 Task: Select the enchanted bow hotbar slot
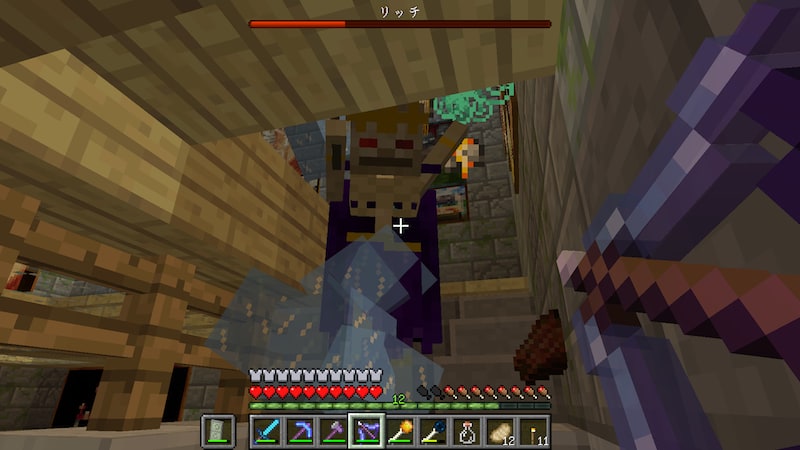tap(366, 431)
